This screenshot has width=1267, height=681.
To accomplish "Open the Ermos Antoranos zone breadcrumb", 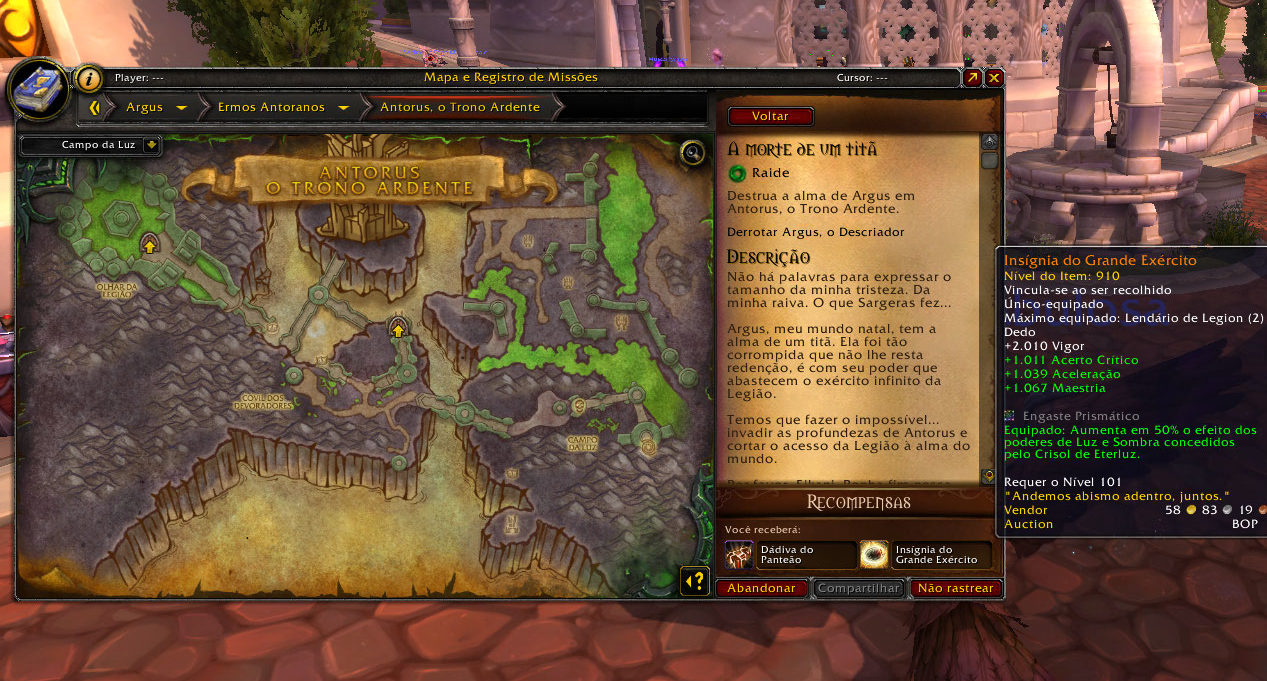I will click(271, 107).
